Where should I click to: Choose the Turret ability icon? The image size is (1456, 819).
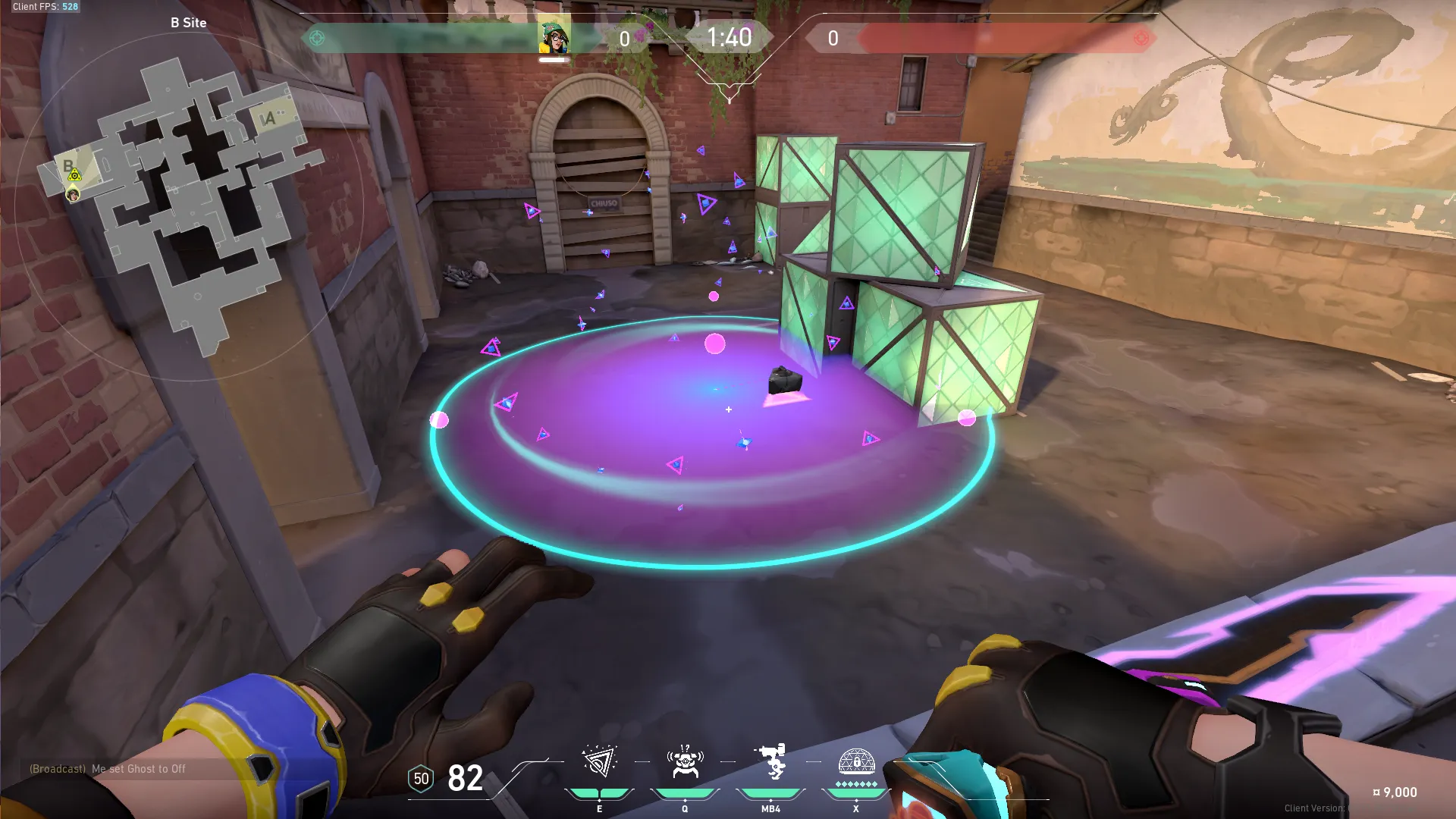pyautogui.click(x=770, y=761)
